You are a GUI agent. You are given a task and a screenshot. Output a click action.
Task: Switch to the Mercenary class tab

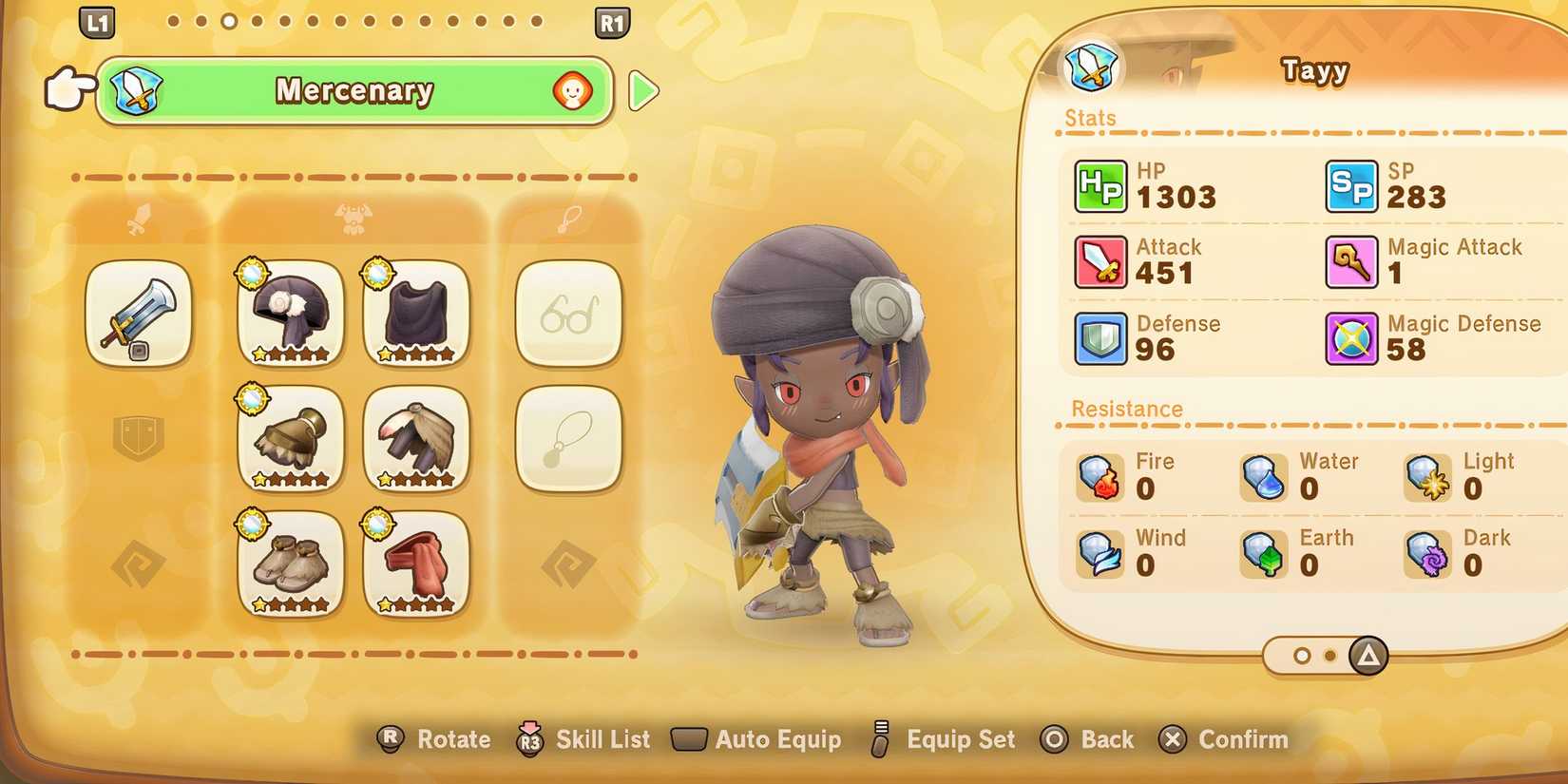pos(354,92)
